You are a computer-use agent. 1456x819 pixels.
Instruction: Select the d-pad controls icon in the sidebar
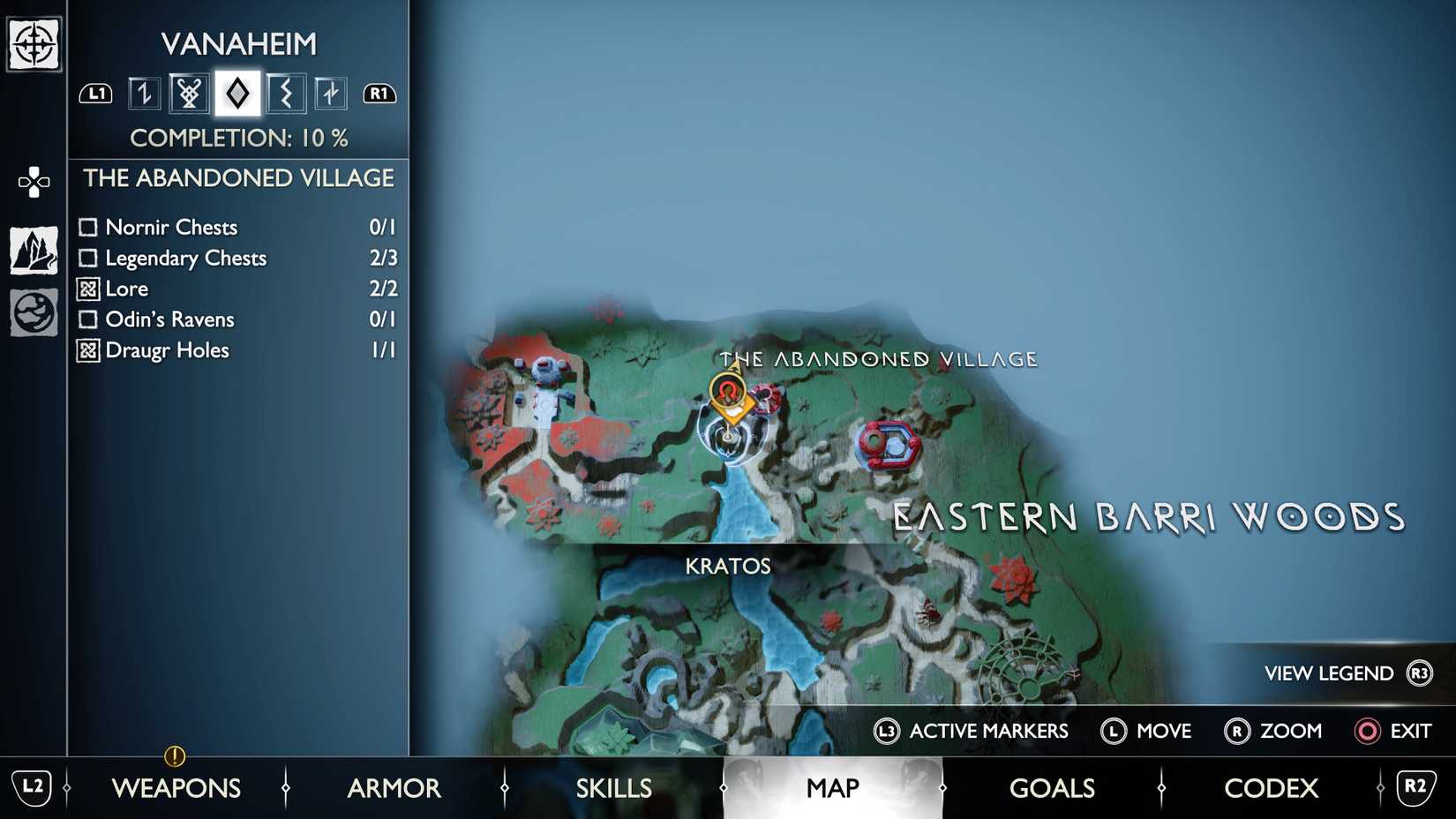(33, 181)
